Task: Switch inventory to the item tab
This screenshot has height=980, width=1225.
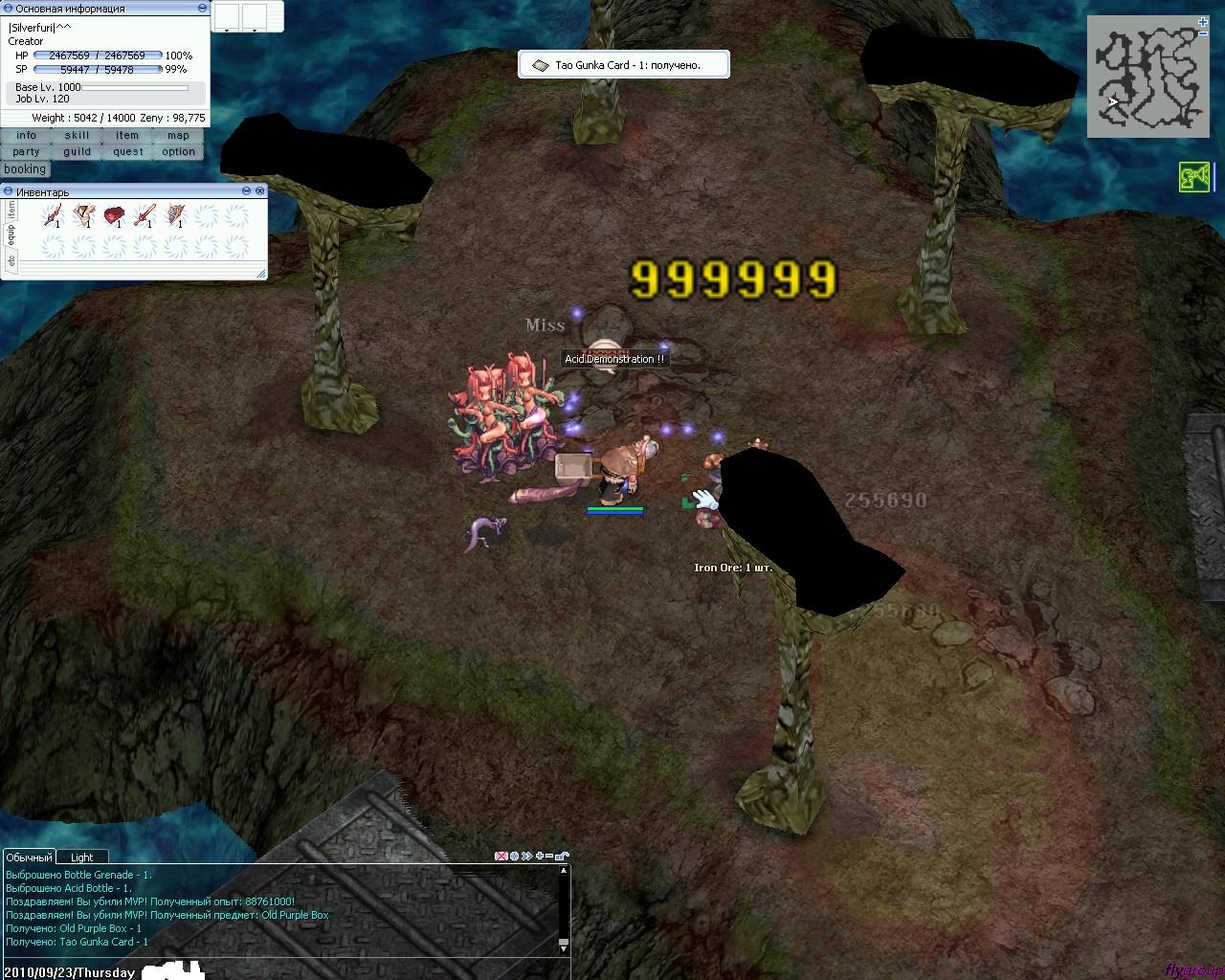Action: click(x=11, y=211)
